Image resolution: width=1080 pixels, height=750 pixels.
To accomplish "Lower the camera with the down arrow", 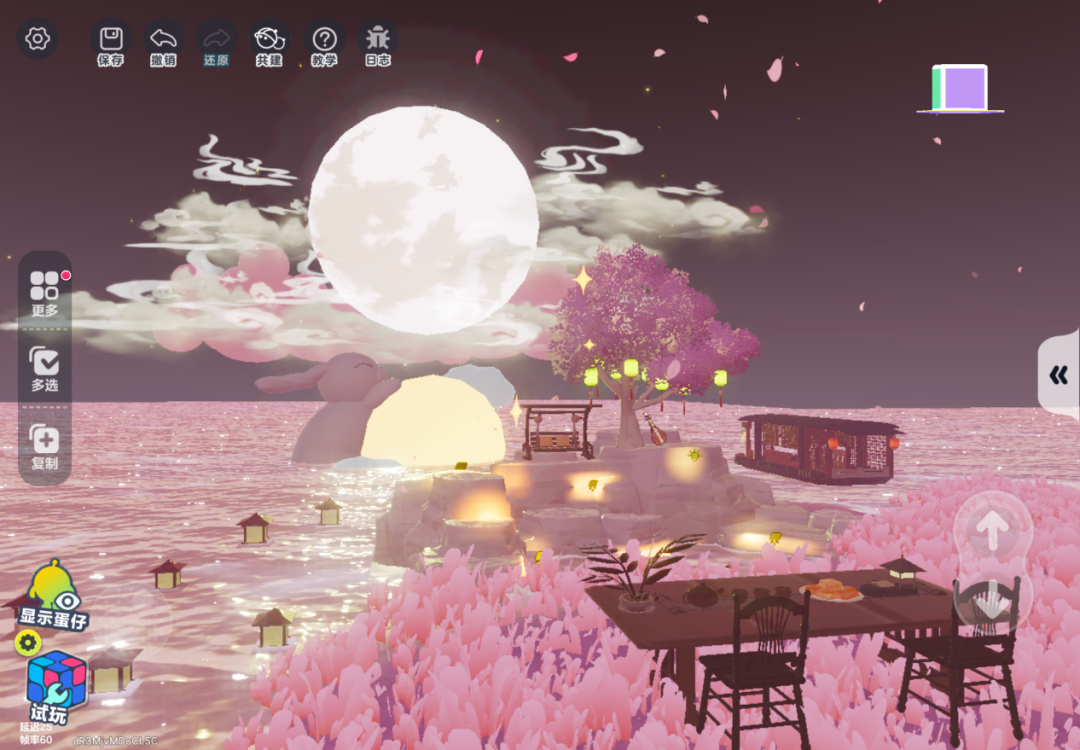I will pyautogui.click(x=992, y=602).
